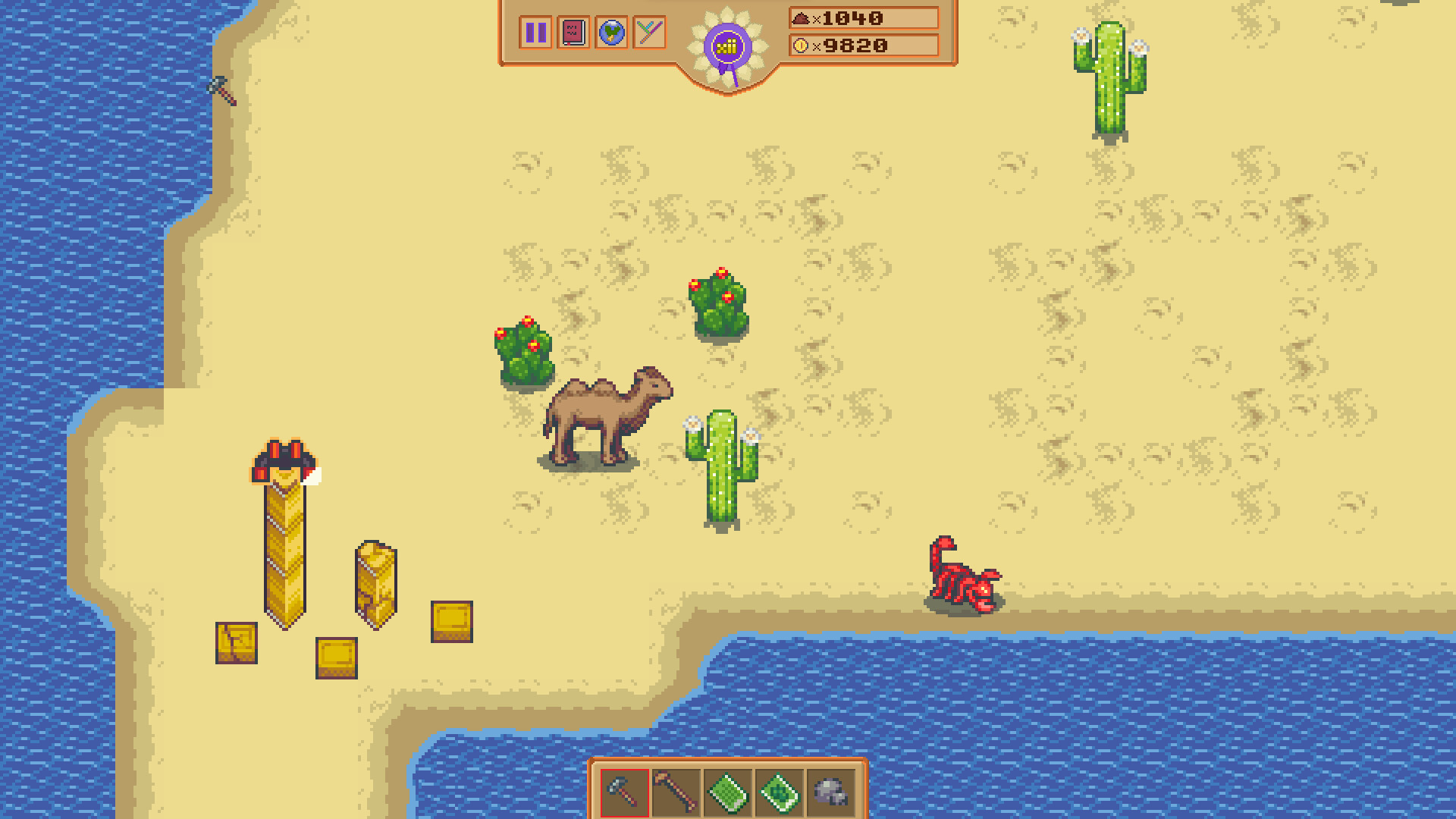
Task: Open the journal book icon
Action: pyautogui.click(x=573, y=33)
